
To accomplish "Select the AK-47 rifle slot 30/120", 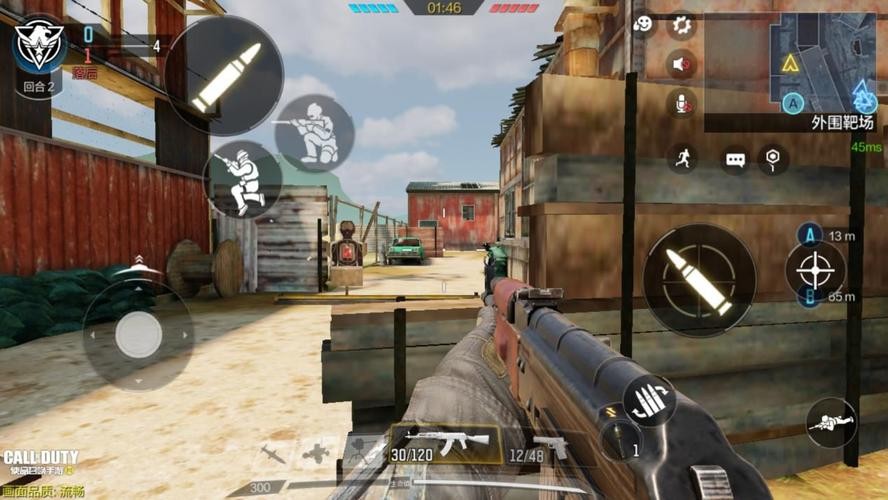I will [x=446, y=443].
